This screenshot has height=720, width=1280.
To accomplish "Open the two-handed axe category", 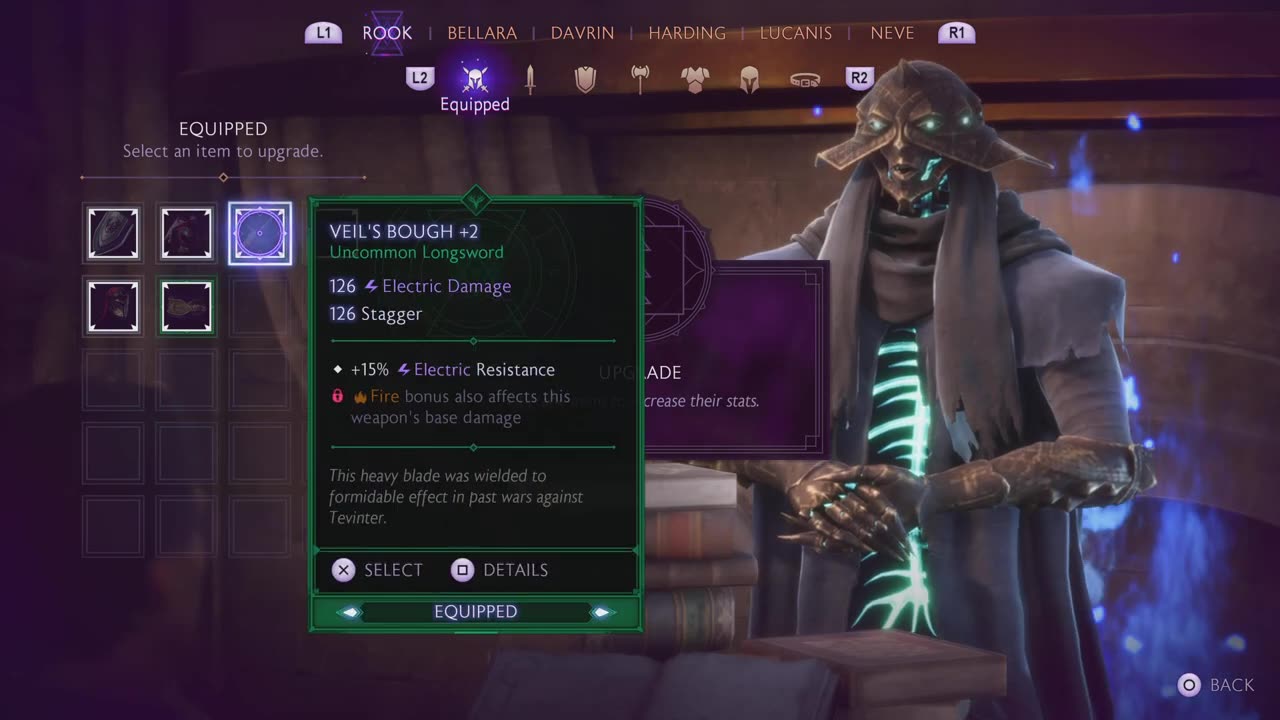I will pyautogui.click(x=640, y=79).
